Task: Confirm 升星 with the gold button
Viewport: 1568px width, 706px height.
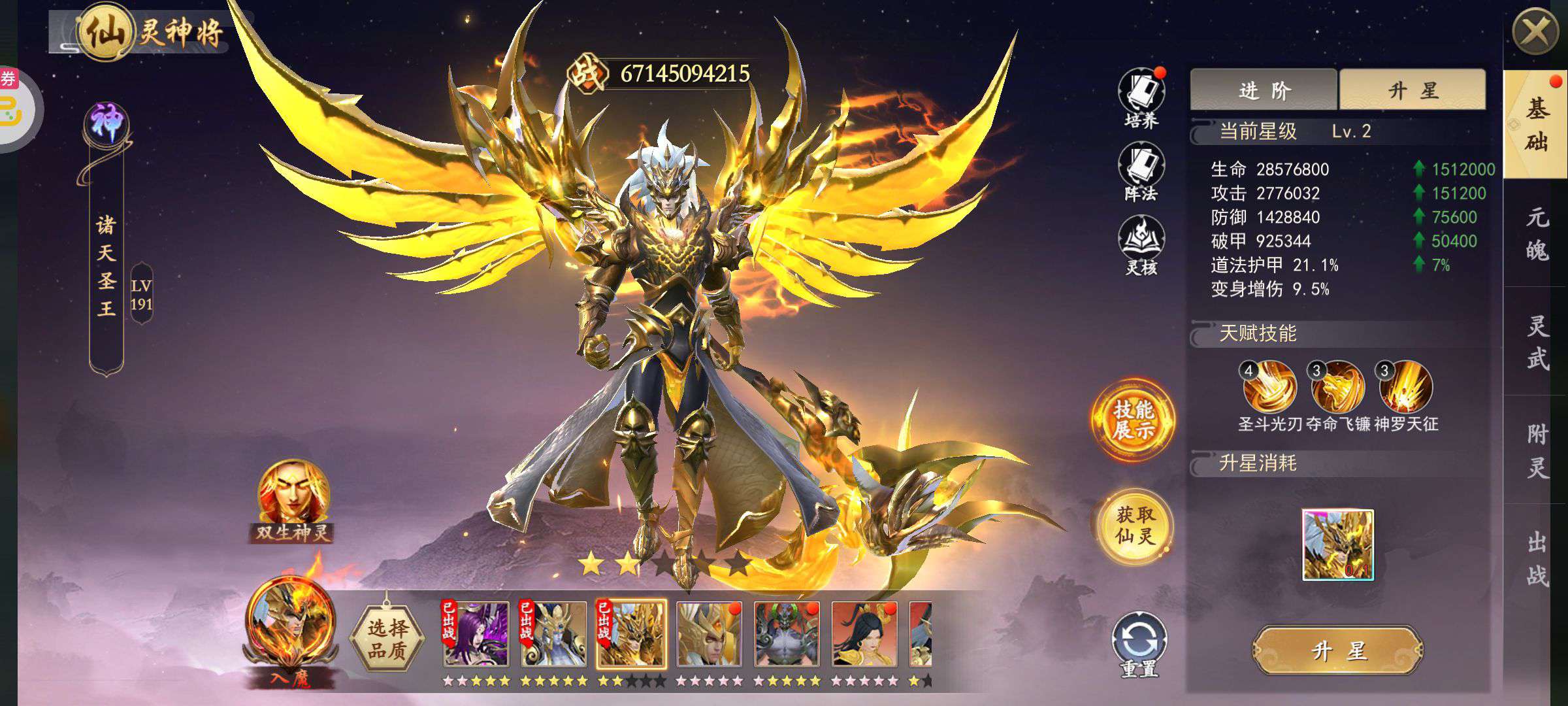Action: [1338, 650]
